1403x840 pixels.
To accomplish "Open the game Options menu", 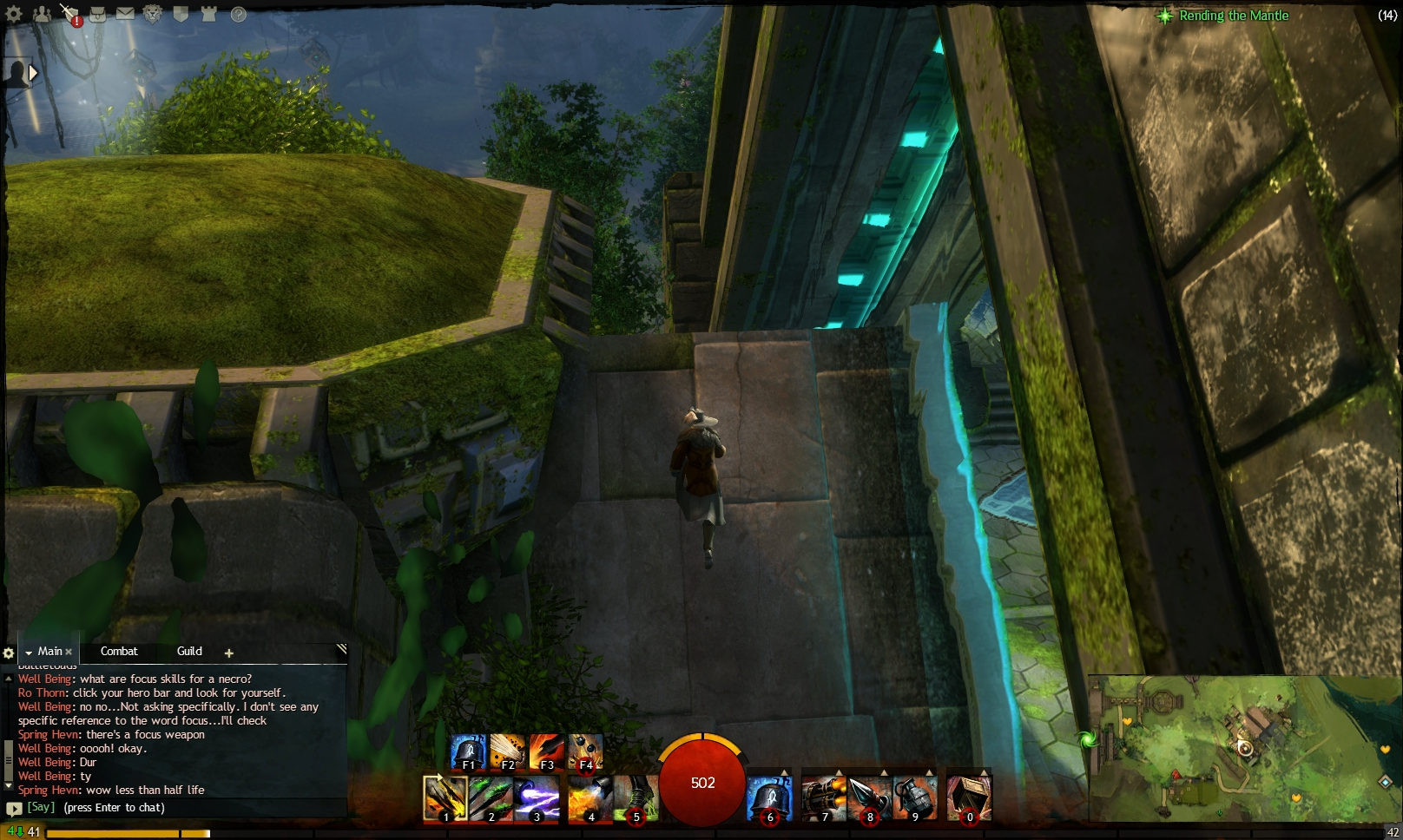I will pos(13,16).
